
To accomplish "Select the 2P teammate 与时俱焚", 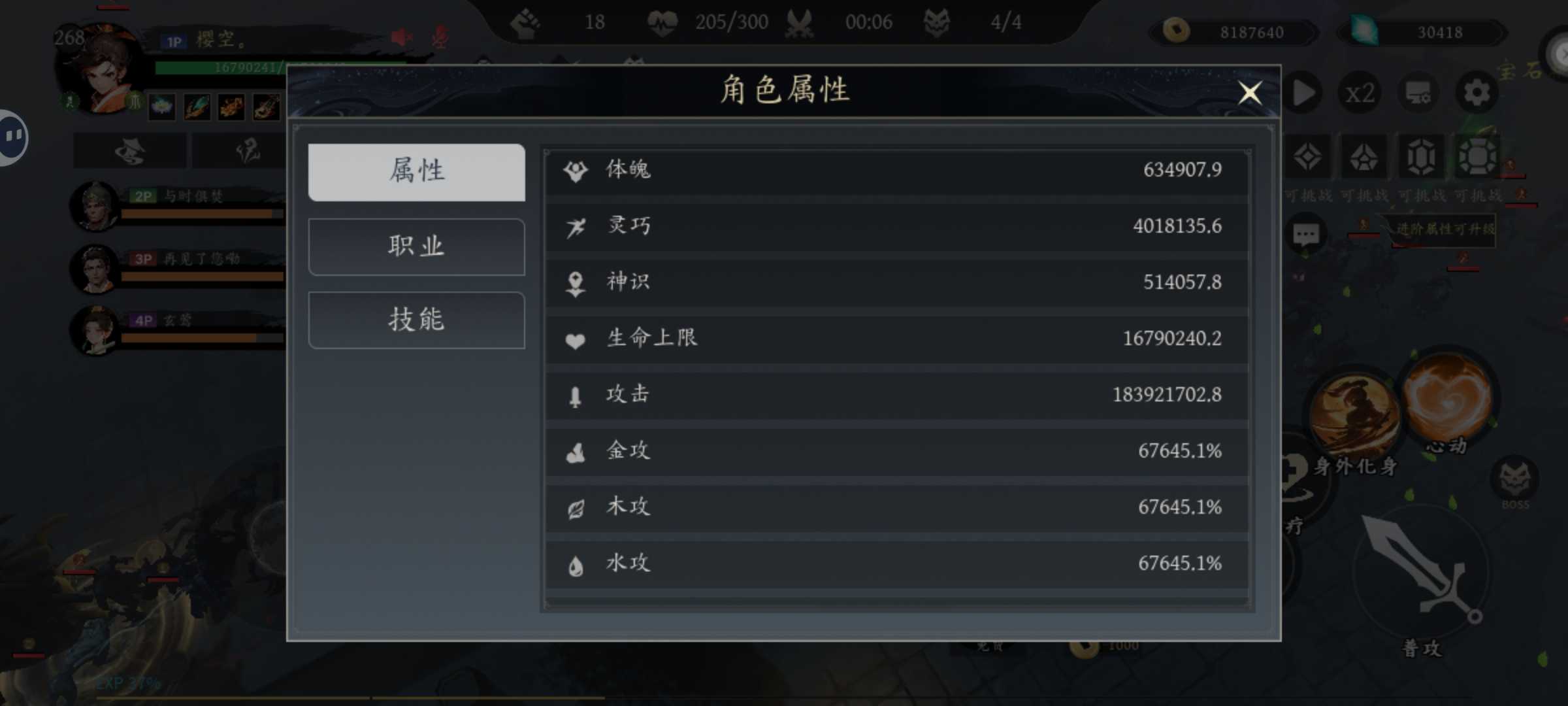I will pos(96,207).
